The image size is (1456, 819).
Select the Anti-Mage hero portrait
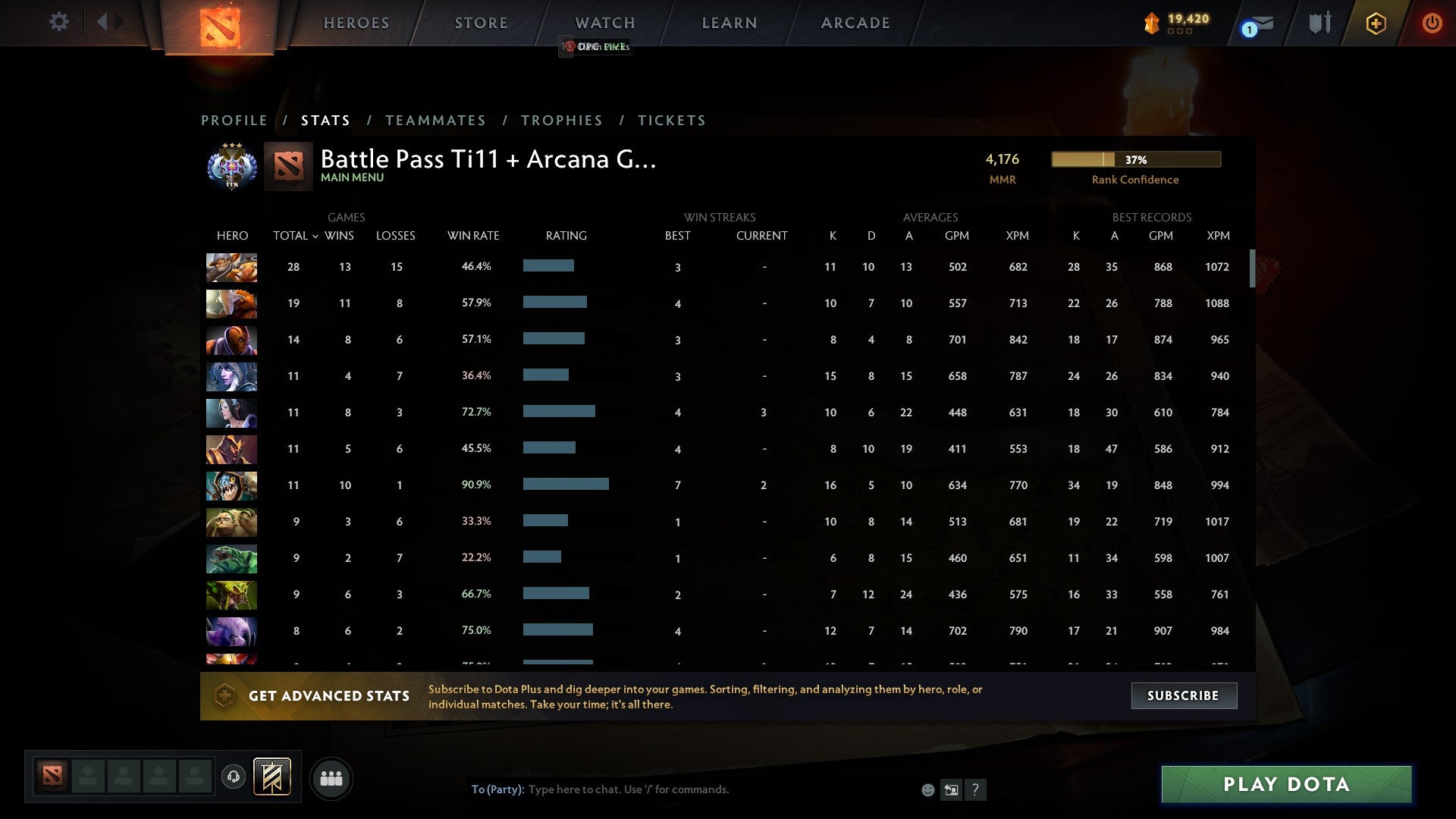(231, 340)
